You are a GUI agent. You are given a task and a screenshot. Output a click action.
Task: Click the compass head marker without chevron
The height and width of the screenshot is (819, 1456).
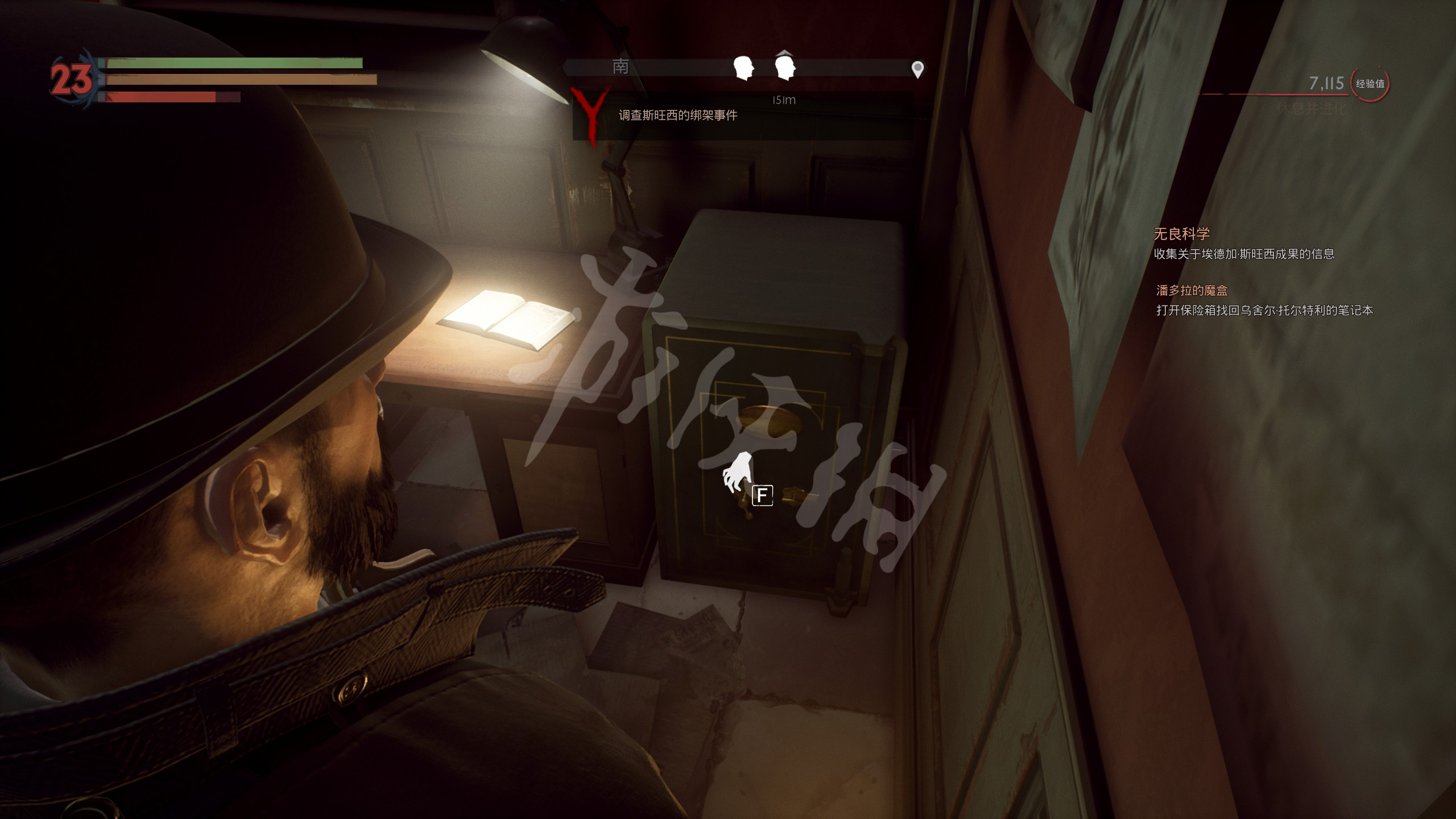pos(743,68)
